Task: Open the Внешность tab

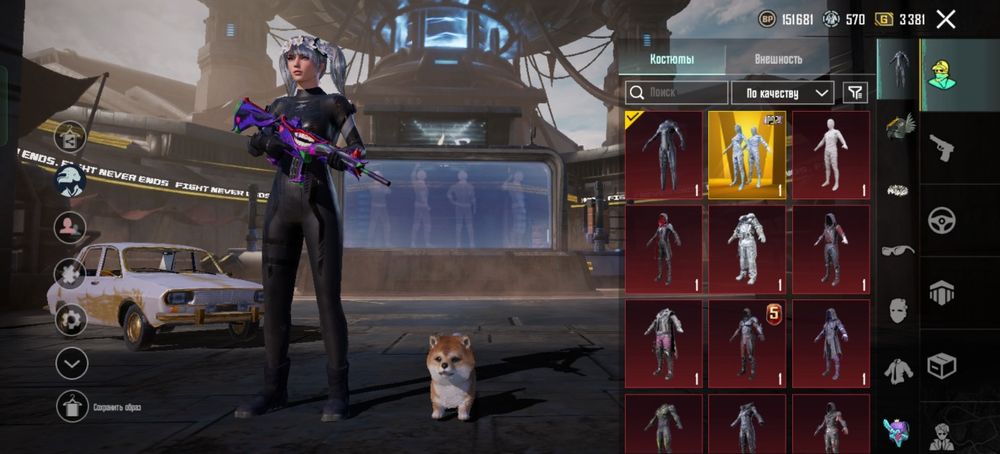Action: click(x=778, y=59)
